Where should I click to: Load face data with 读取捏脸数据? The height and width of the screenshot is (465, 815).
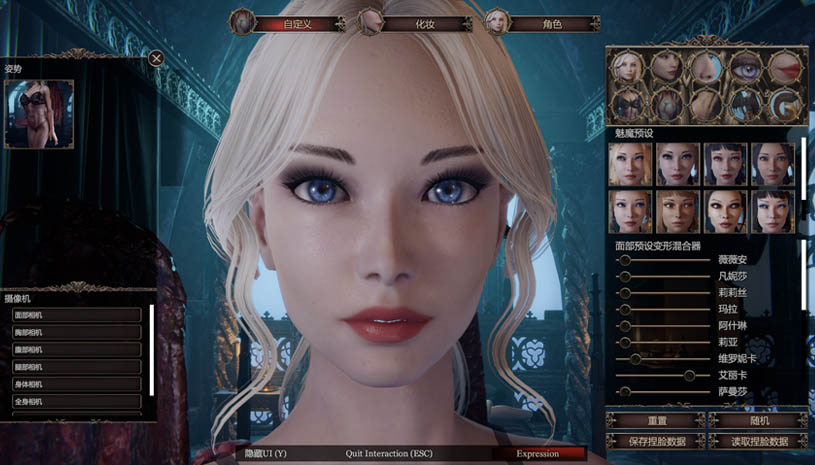[757, 441]
